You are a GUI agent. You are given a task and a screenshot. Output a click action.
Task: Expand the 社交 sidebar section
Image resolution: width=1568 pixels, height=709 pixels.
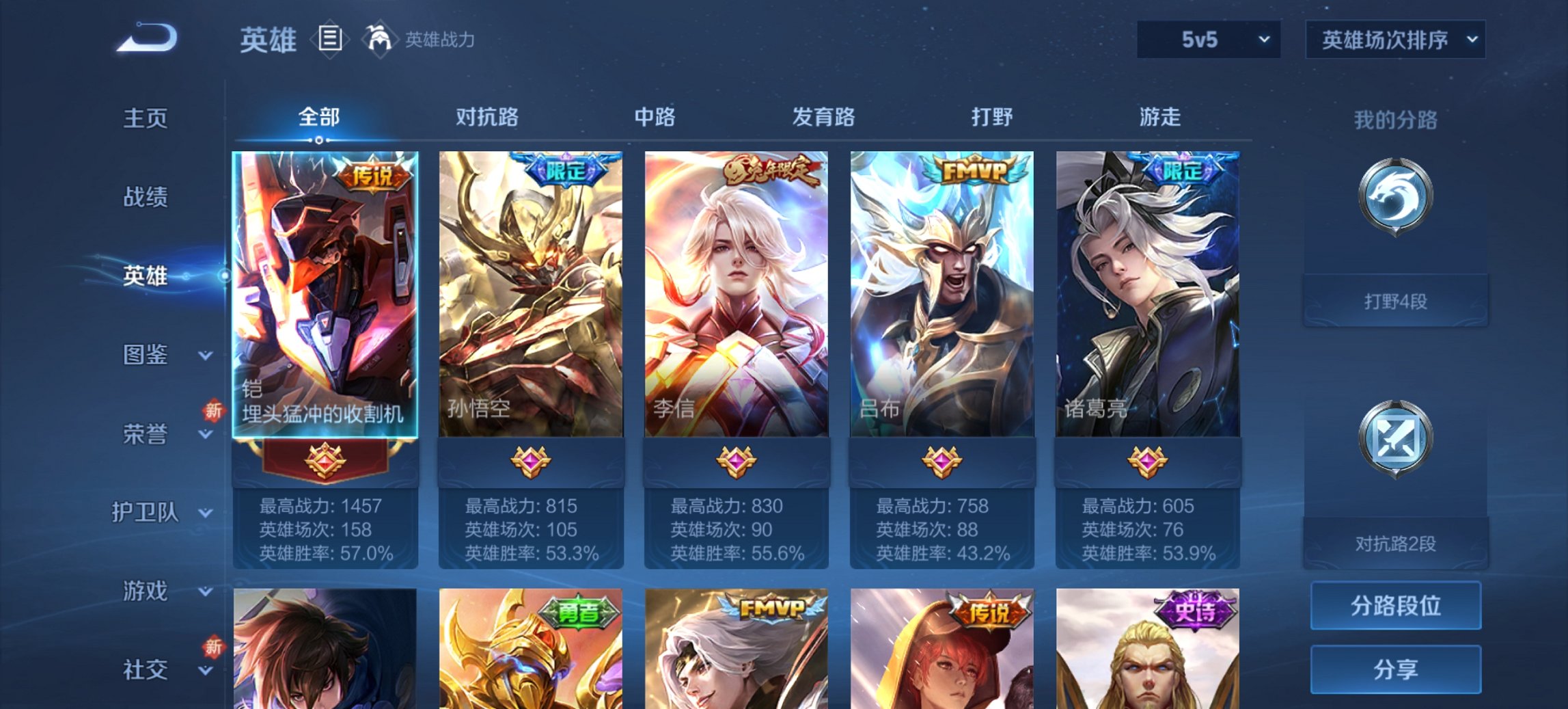pyautogui.click(x=150, y=670)
